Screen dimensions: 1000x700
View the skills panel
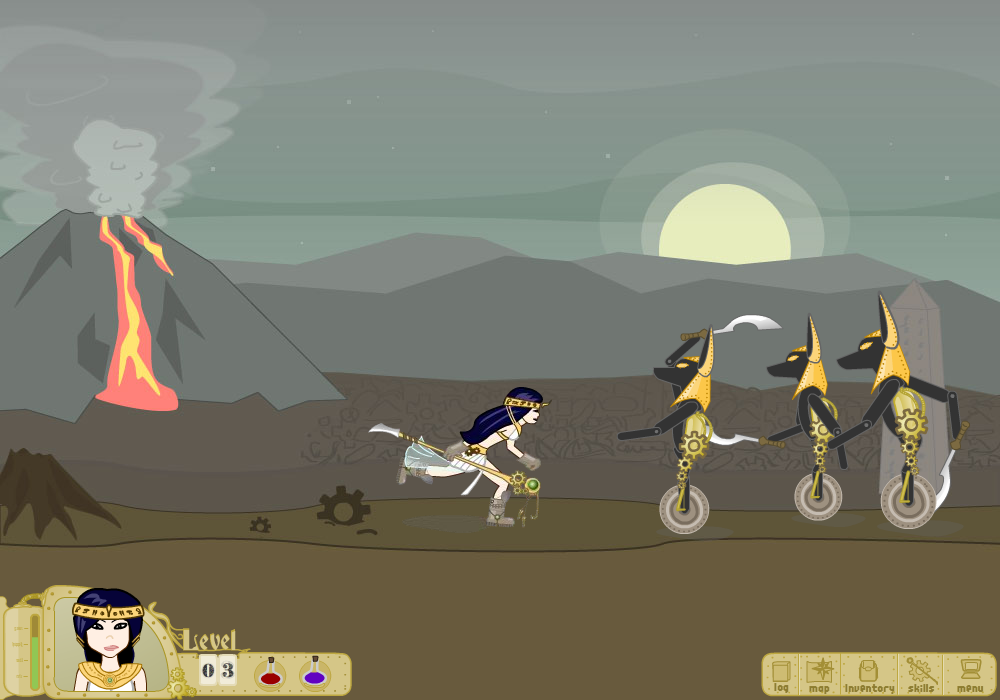click(920, 674)
